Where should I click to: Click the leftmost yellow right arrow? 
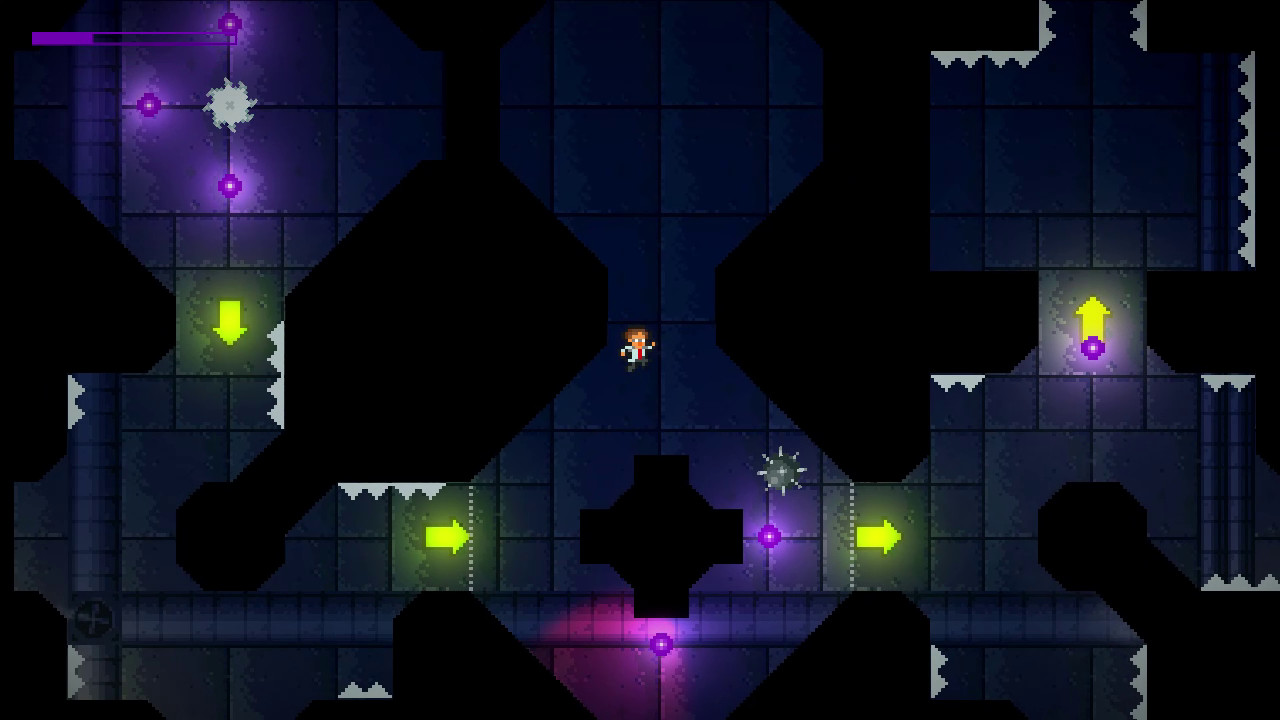coord(444,535)
